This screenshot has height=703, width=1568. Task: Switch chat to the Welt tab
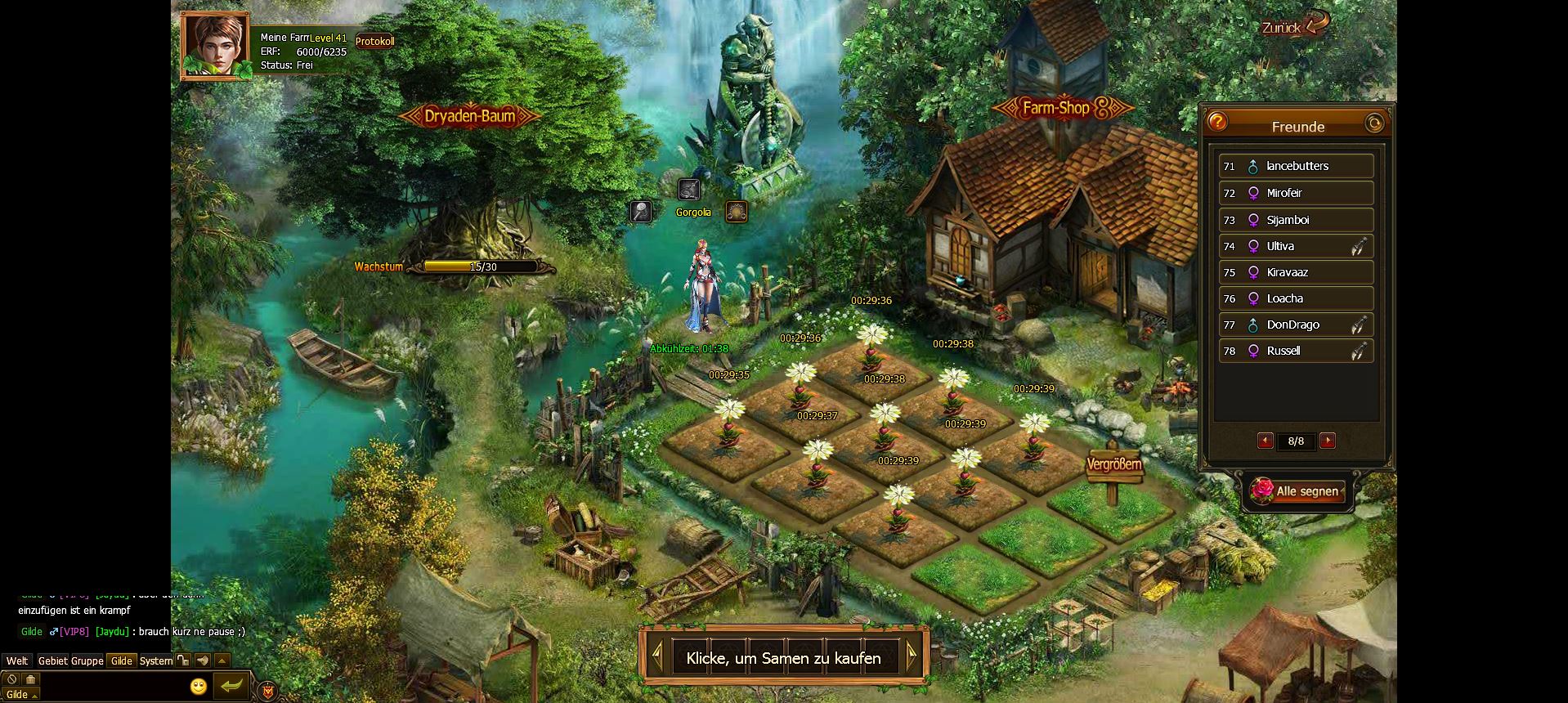tap(17, 660)
